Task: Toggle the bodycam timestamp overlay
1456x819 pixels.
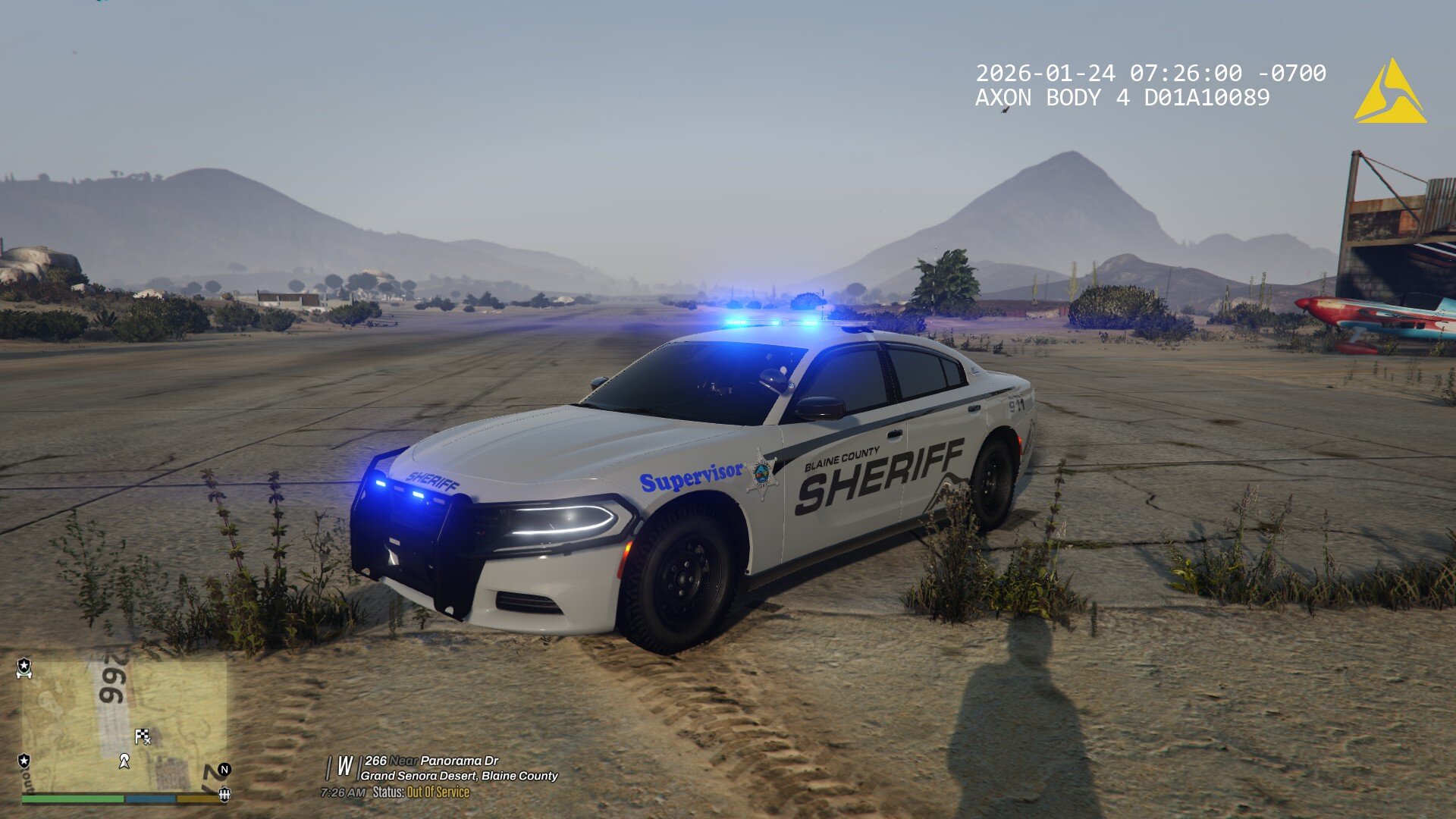Action: point(1150,71)
